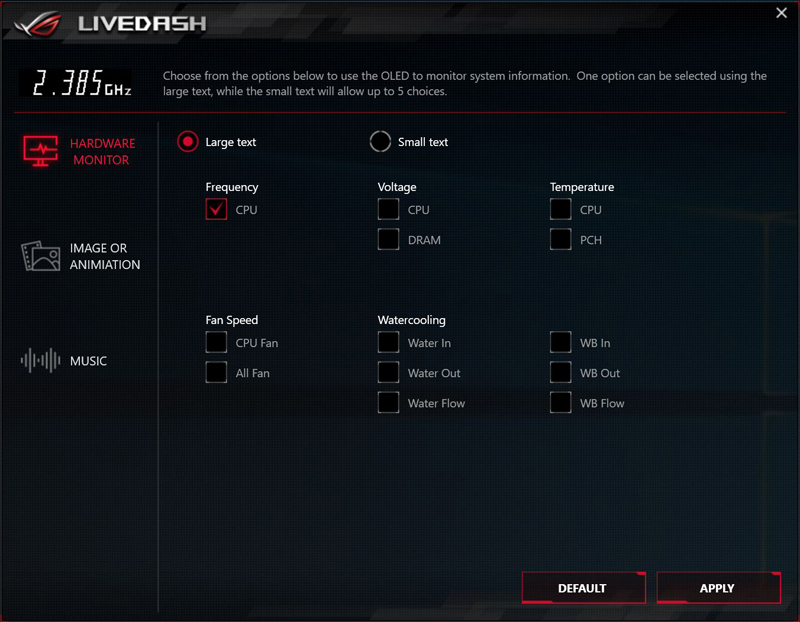This screenshot has width=800, height=622.
Task: Enable CPU Voltage monitoring
Action: [388, 210]
